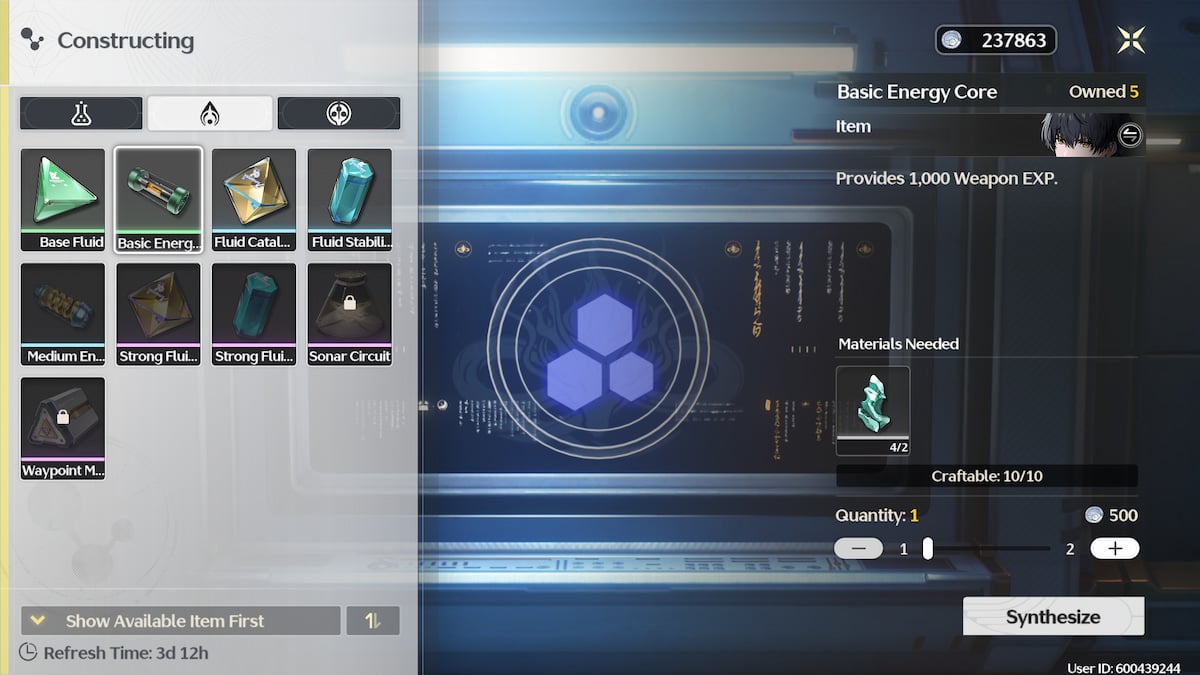Viewport: 1200px width, 675px height.
Task: Choose the locked Waypoint Module recipe
Action: 63,427
